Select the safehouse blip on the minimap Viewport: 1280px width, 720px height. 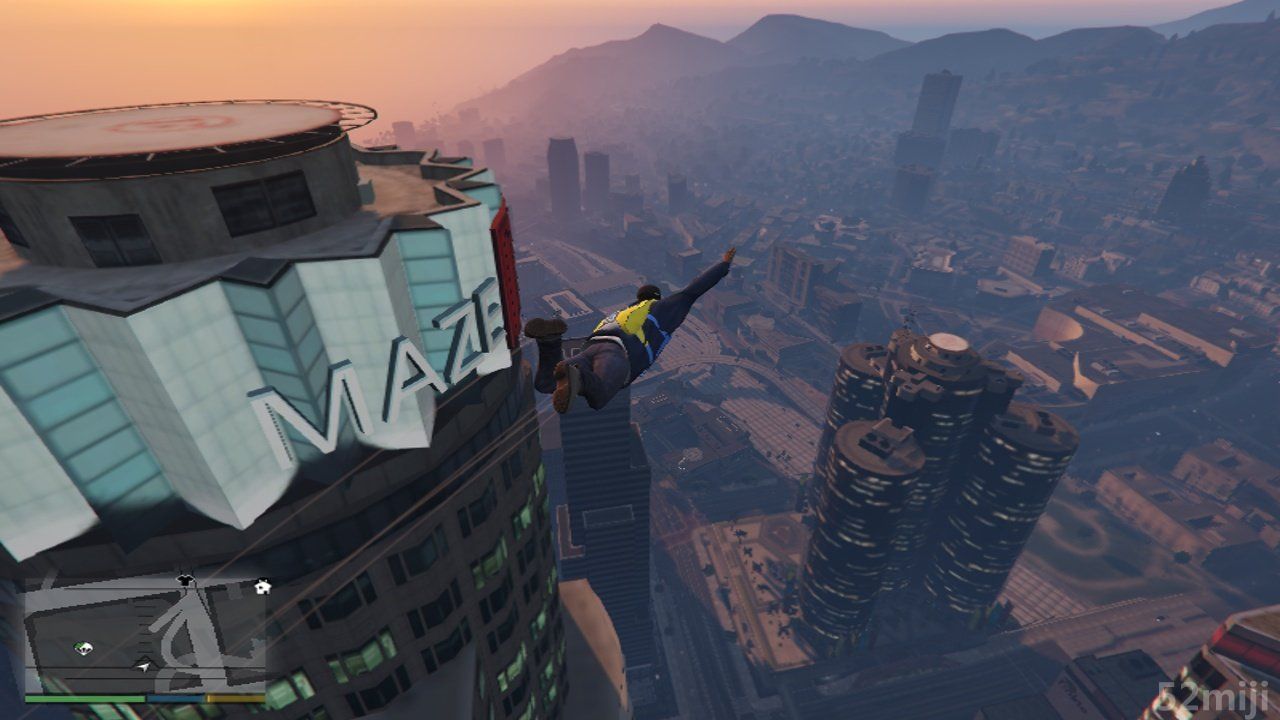[x=263, y=587]
